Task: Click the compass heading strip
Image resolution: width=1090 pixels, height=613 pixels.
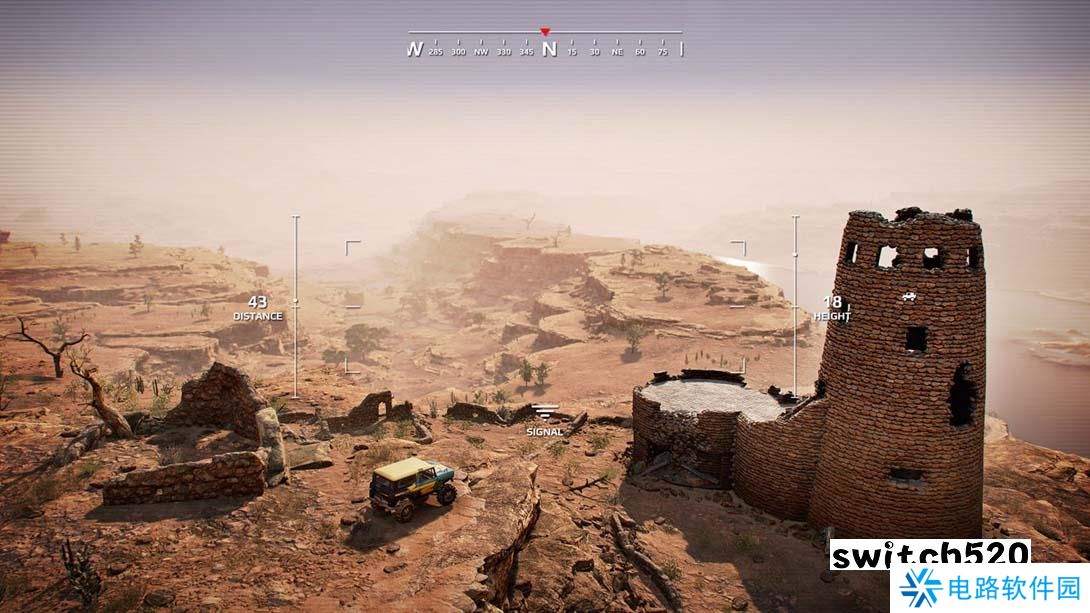Action: (546, 48)
